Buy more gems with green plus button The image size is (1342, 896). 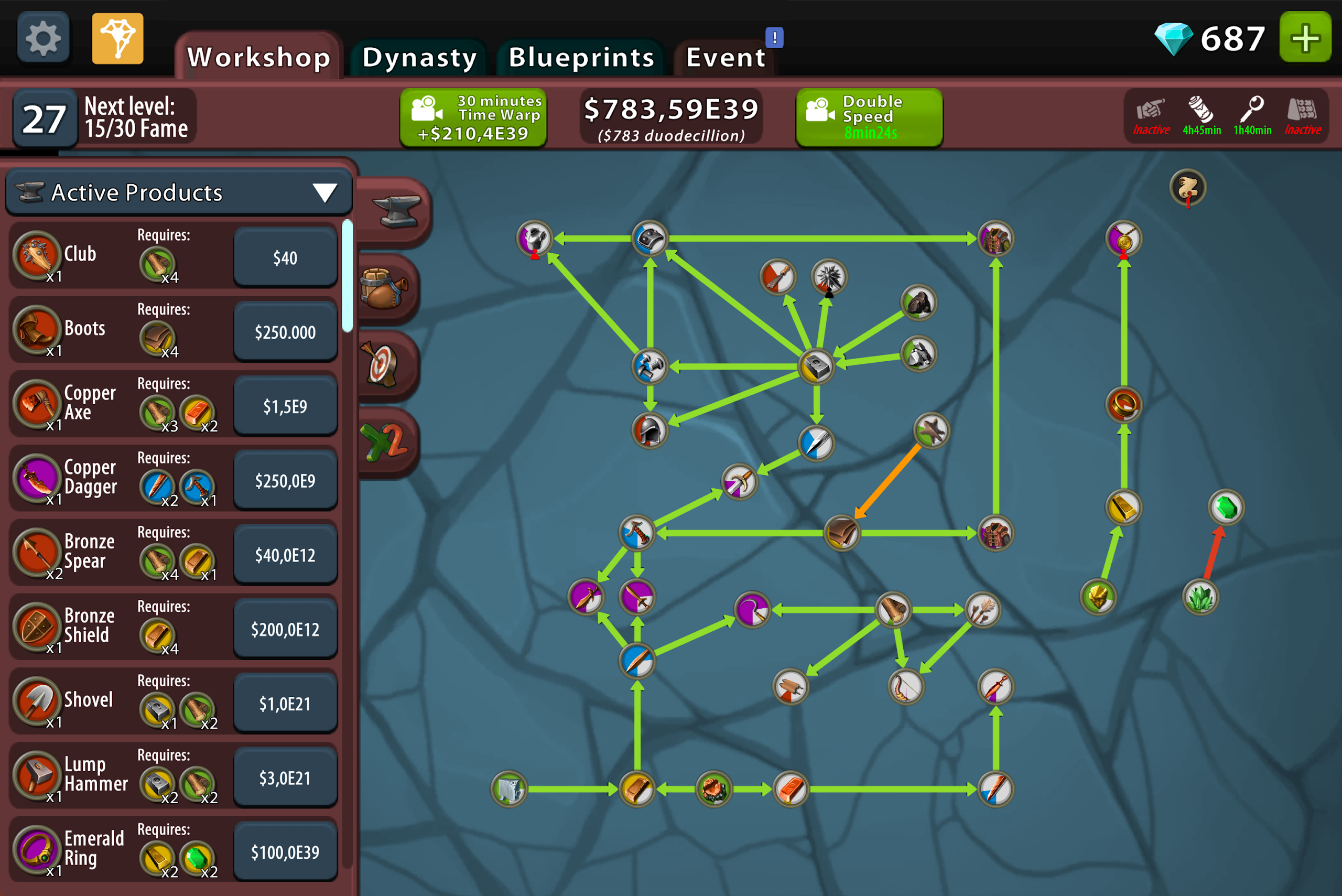[x=1305, y=38]
